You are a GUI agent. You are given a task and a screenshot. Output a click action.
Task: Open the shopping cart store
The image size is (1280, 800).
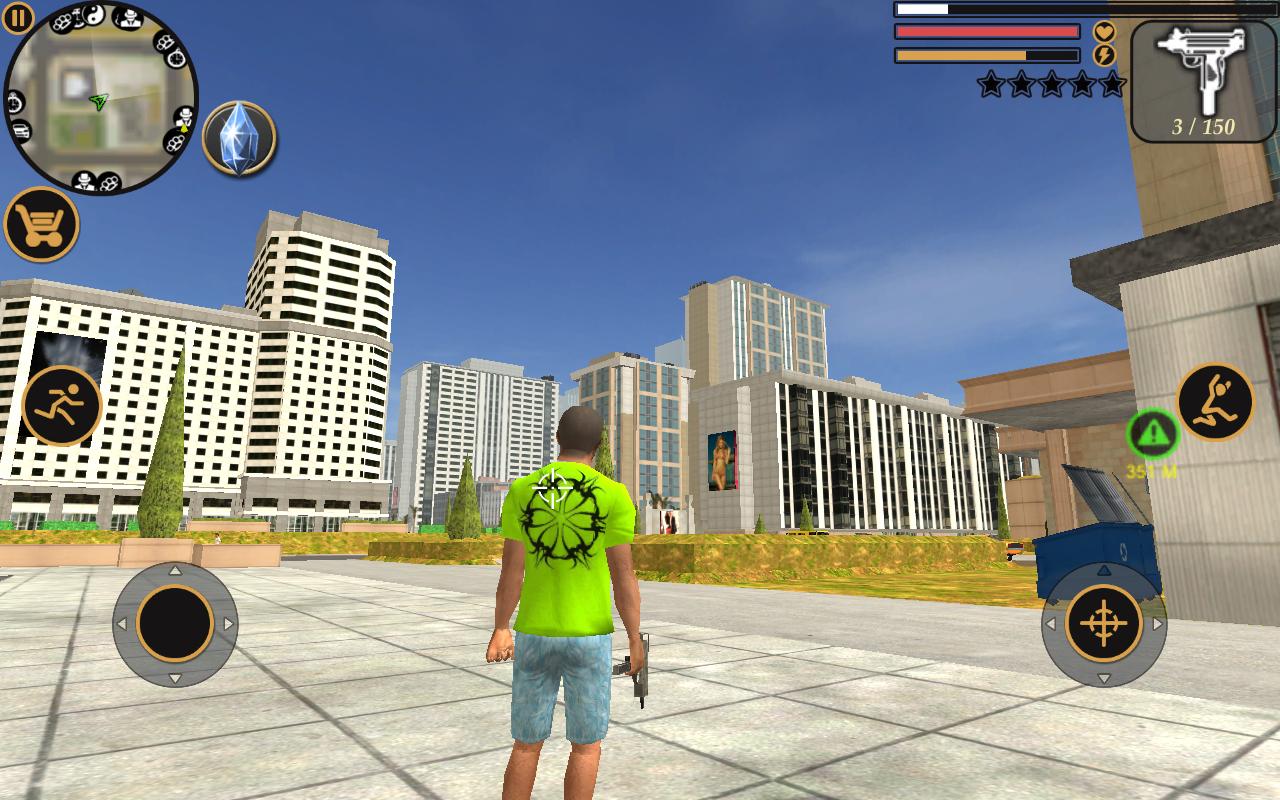coord(41,224)
